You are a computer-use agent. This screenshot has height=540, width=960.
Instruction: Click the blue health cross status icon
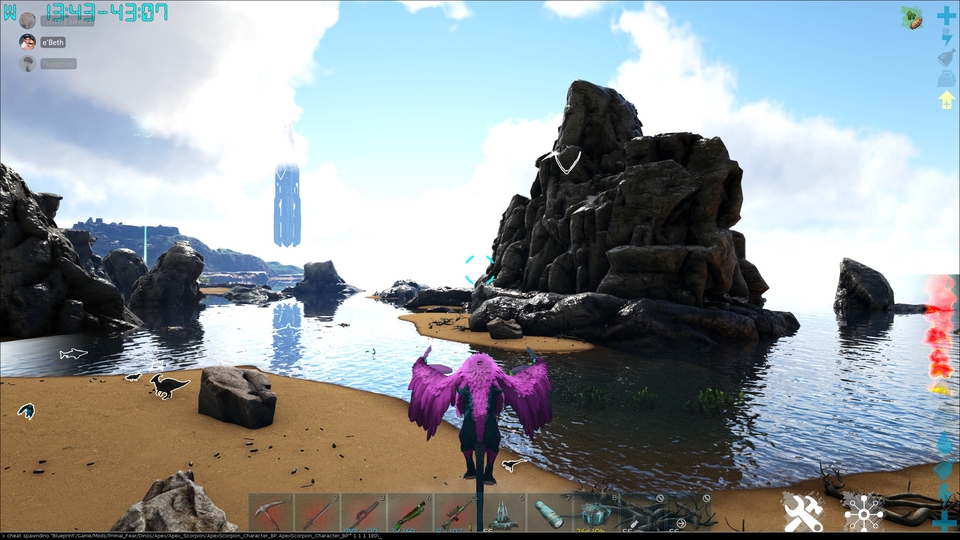[946, 16]
